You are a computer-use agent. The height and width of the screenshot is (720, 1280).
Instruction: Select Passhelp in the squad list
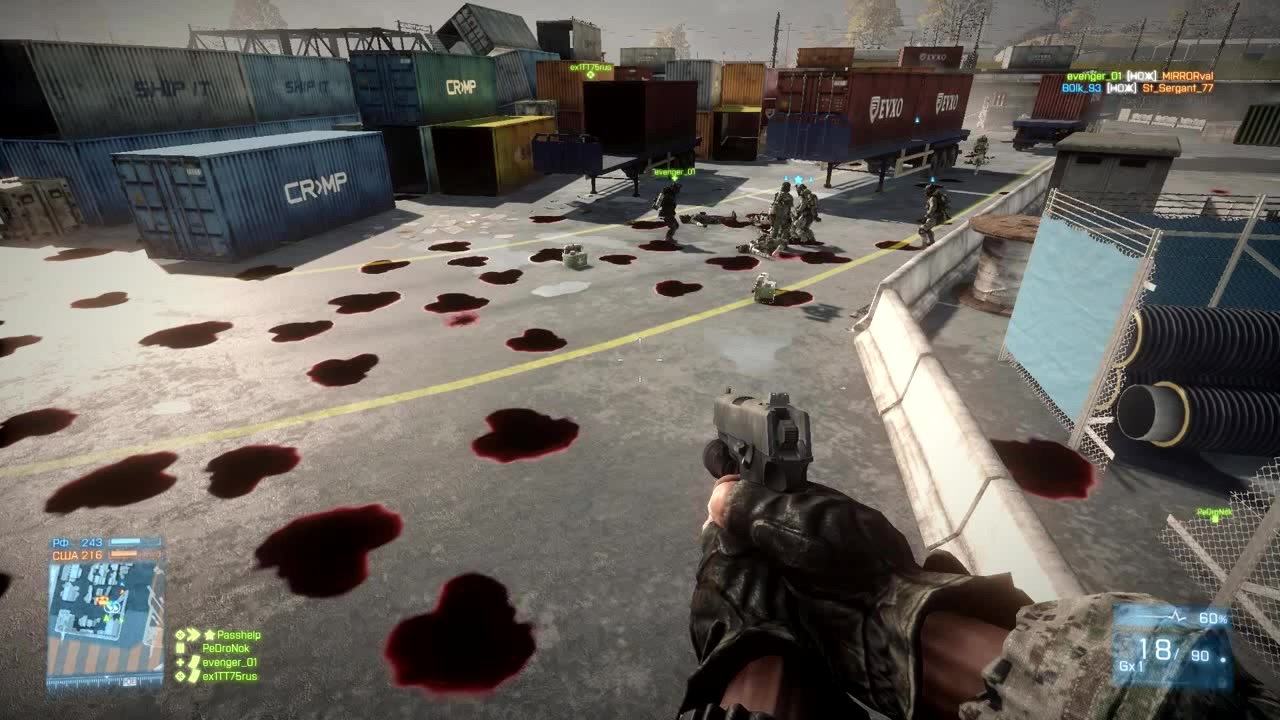238,635
